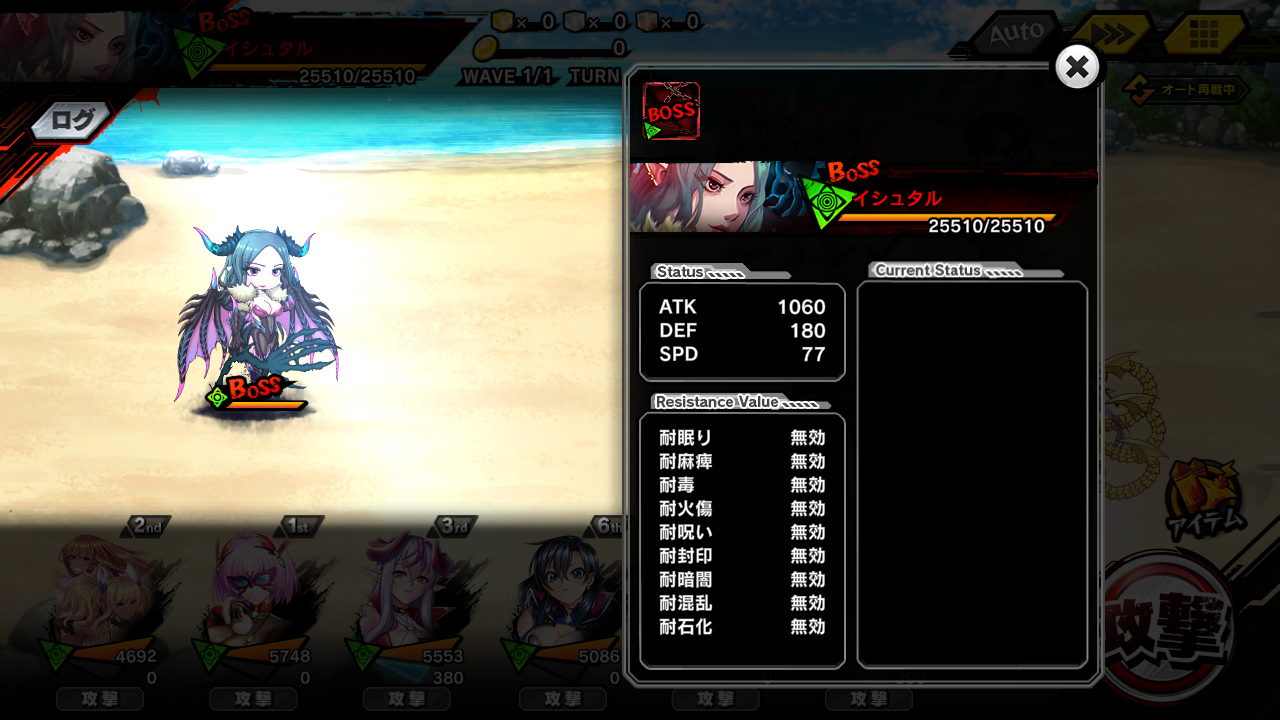The image size is (1280, 720).
Task: Toggle Auto battle mode
Action: point(1016,35)
